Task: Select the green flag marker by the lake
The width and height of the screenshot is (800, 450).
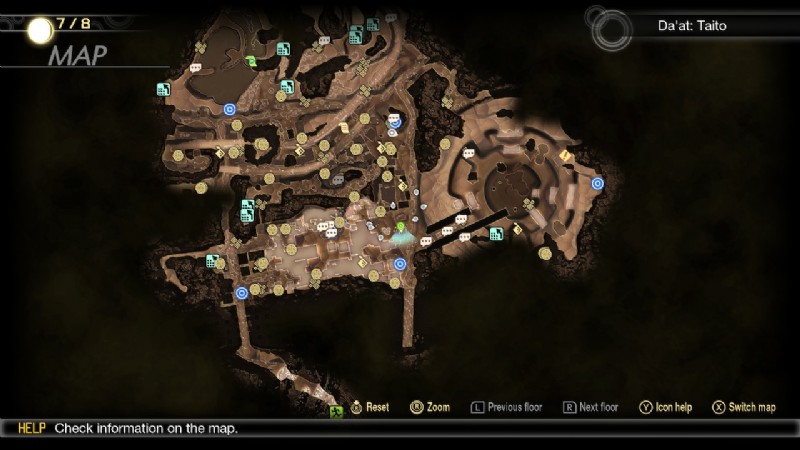Action: (249, 62)
